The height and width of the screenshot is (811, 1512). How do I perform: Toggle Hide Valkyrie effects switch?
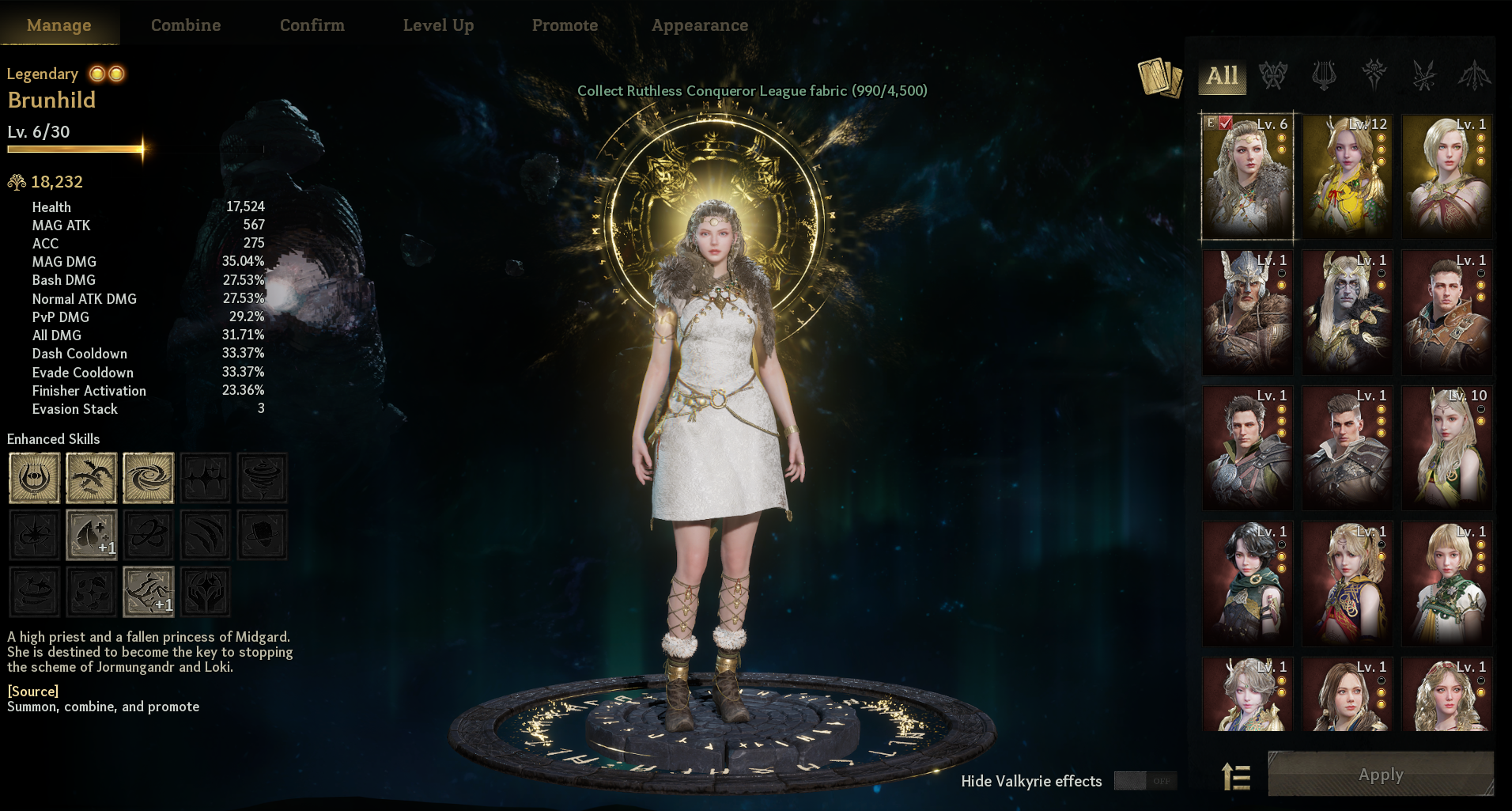click(1145, 781)
